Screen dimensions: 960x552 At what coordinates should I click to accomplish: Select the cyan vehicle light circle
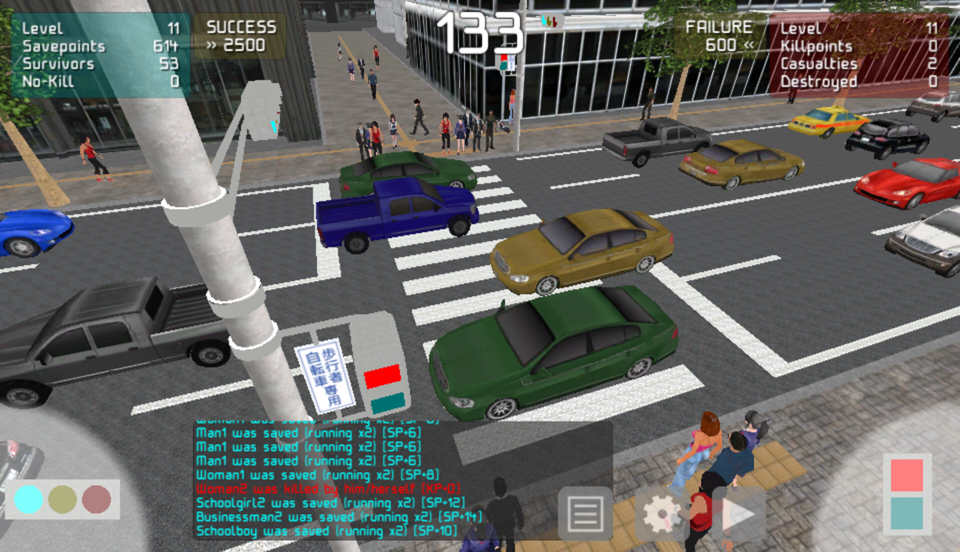29,499
